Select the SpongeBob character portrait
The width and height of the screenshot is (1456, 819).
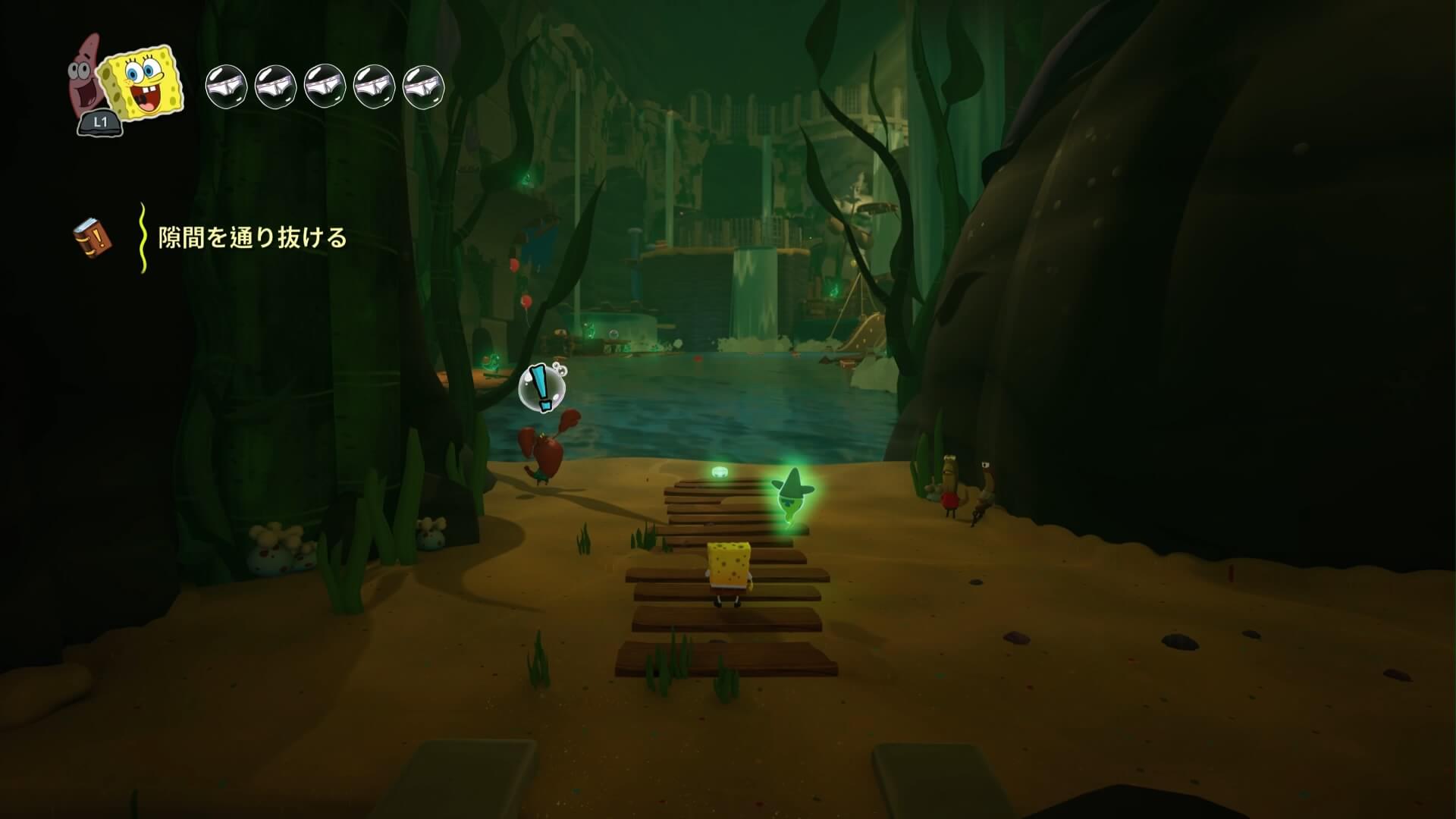(143, 83)
